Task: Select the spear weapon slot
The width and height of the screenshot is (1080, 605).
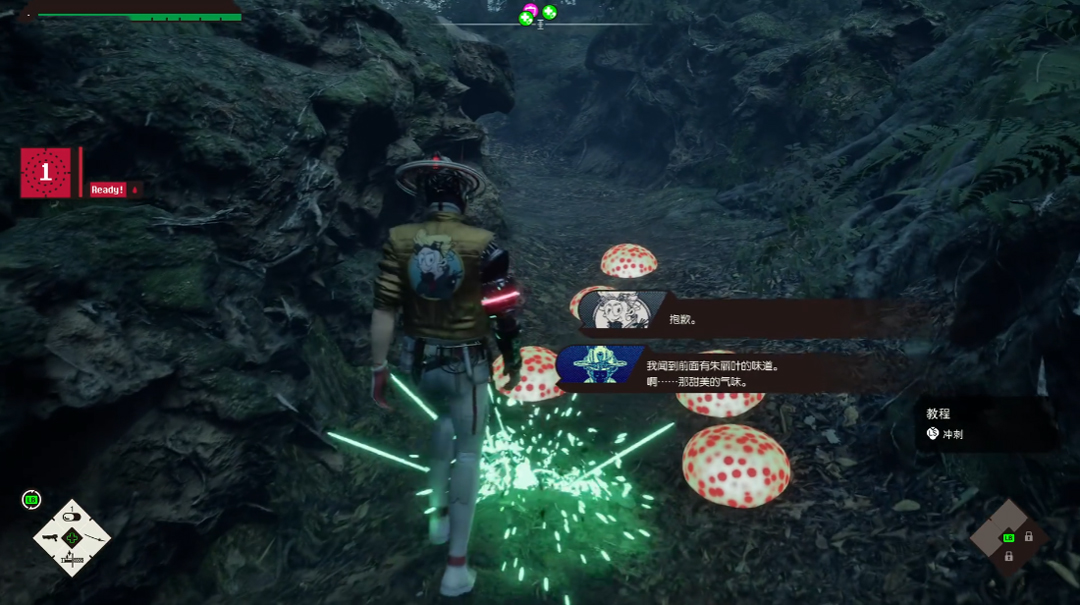Action: (x=94, y=538)
